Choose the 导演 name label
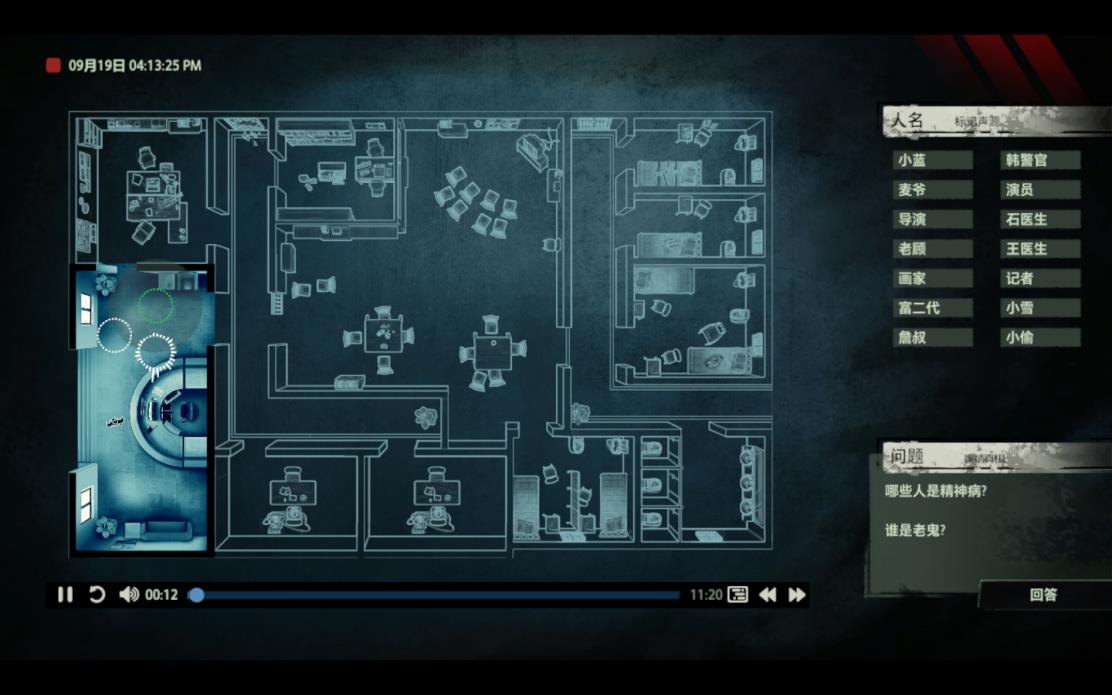This screenshot has height=695, width=1112. tap(932, 219)
